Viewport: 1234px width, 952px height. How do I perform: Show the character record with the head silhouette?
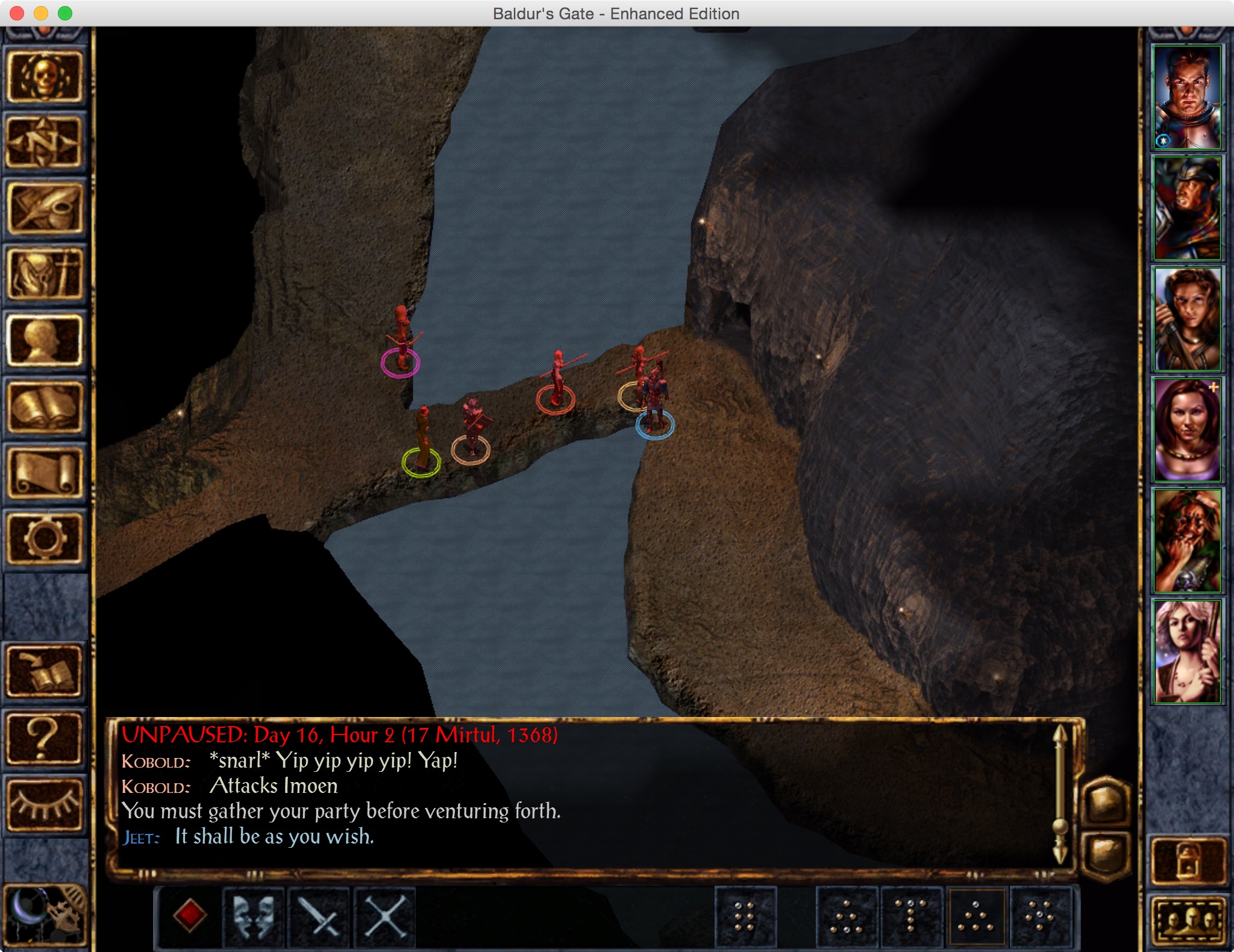[44, 342]
